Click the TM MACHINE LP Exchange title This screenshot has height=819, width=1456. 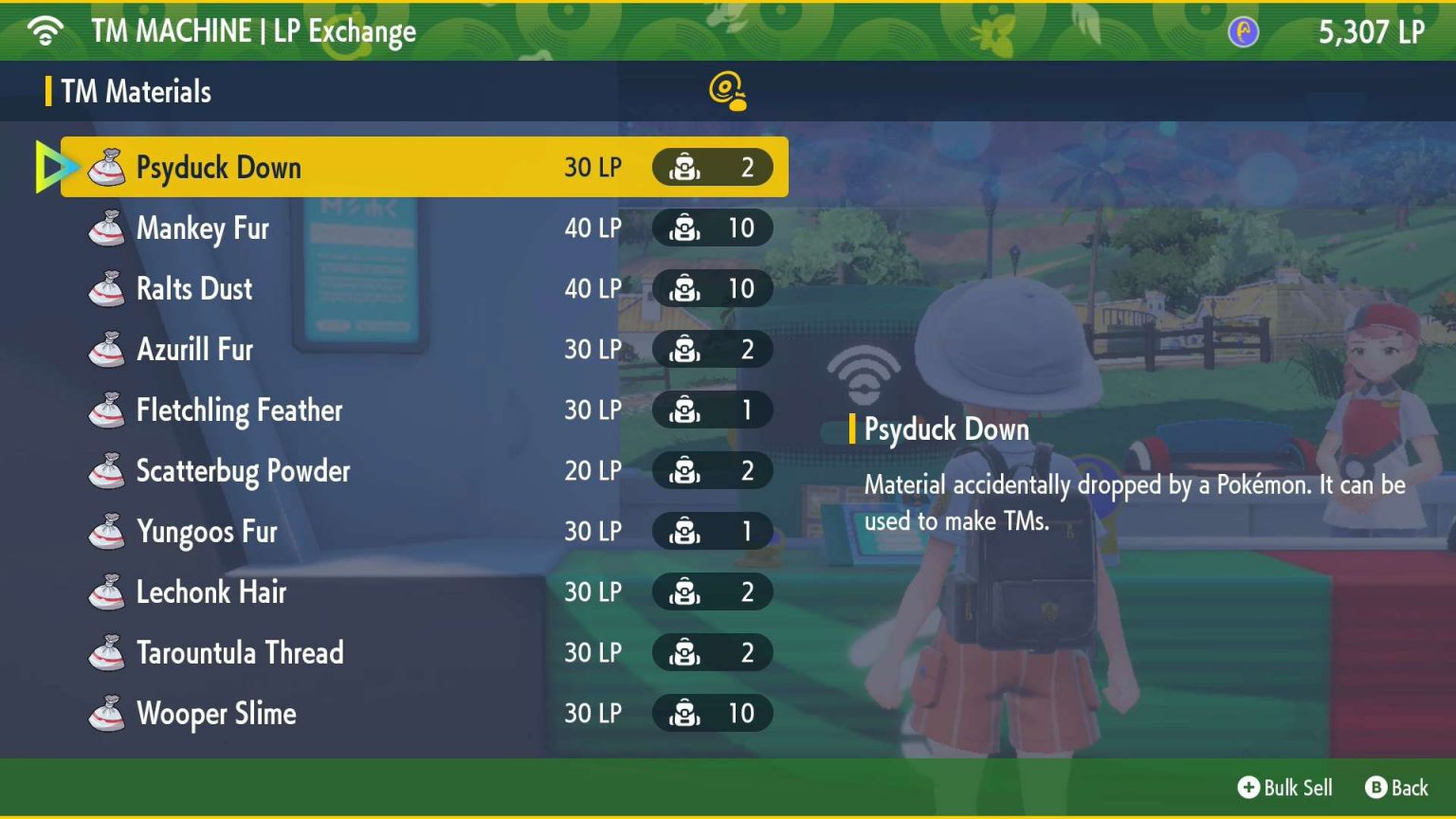pyautogui.click(x=251, y=31)
